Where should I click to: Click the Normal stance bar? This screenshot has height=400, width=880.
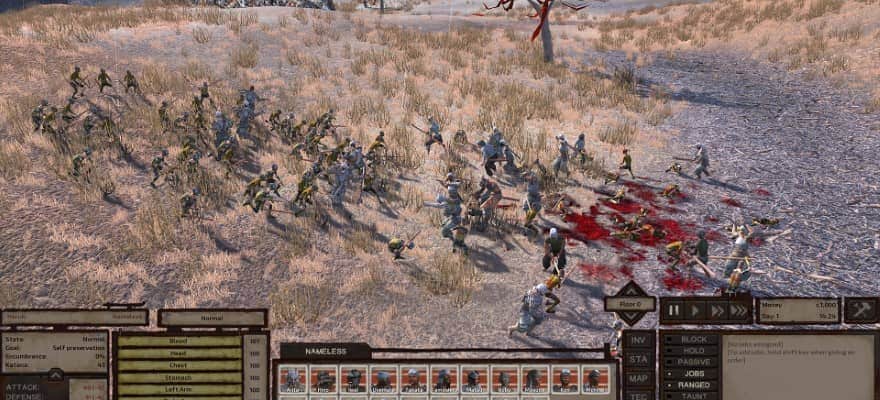(212, 318)
